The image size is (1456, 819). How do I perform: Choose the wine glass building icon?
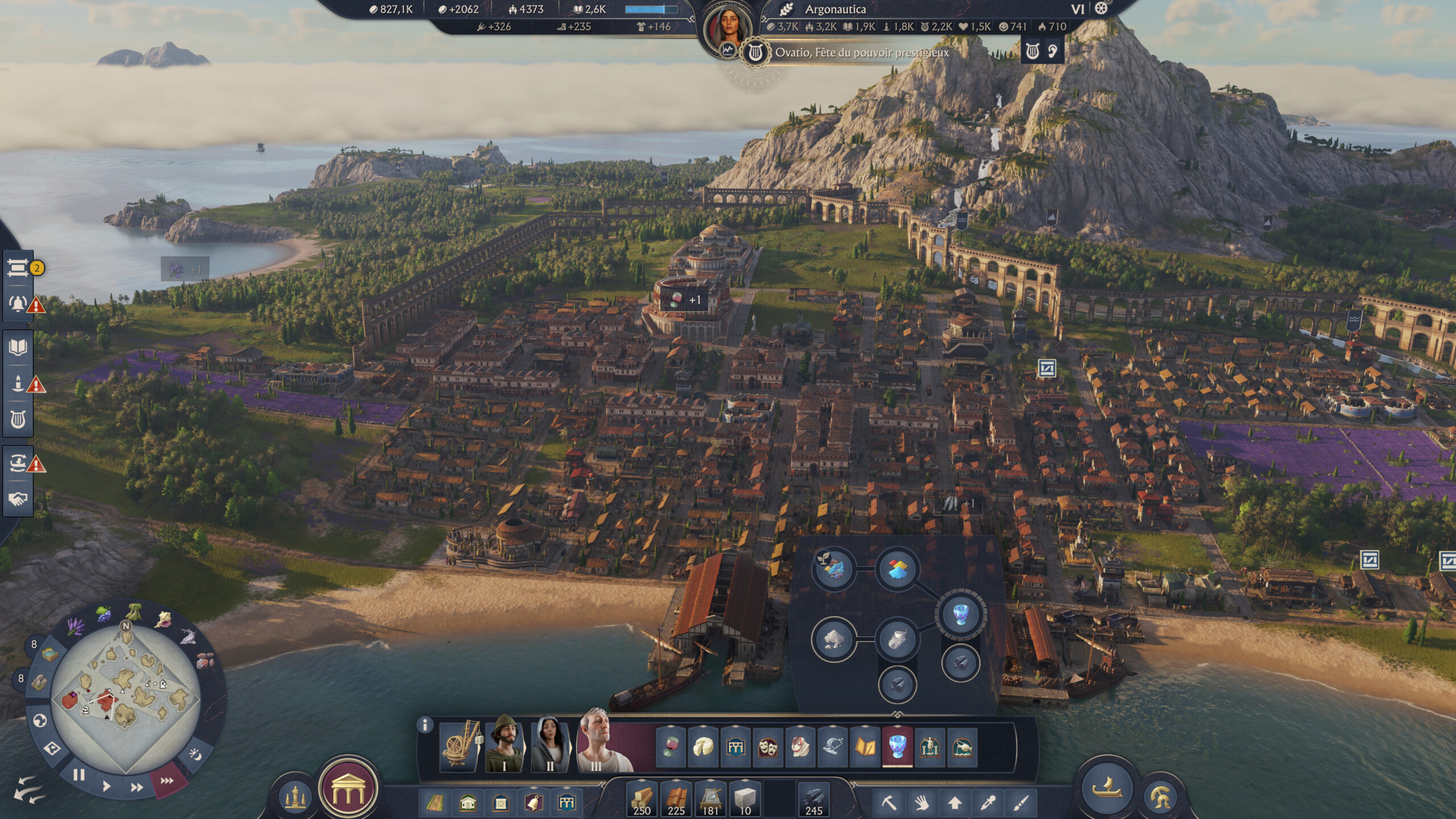(x=671, y=747)
